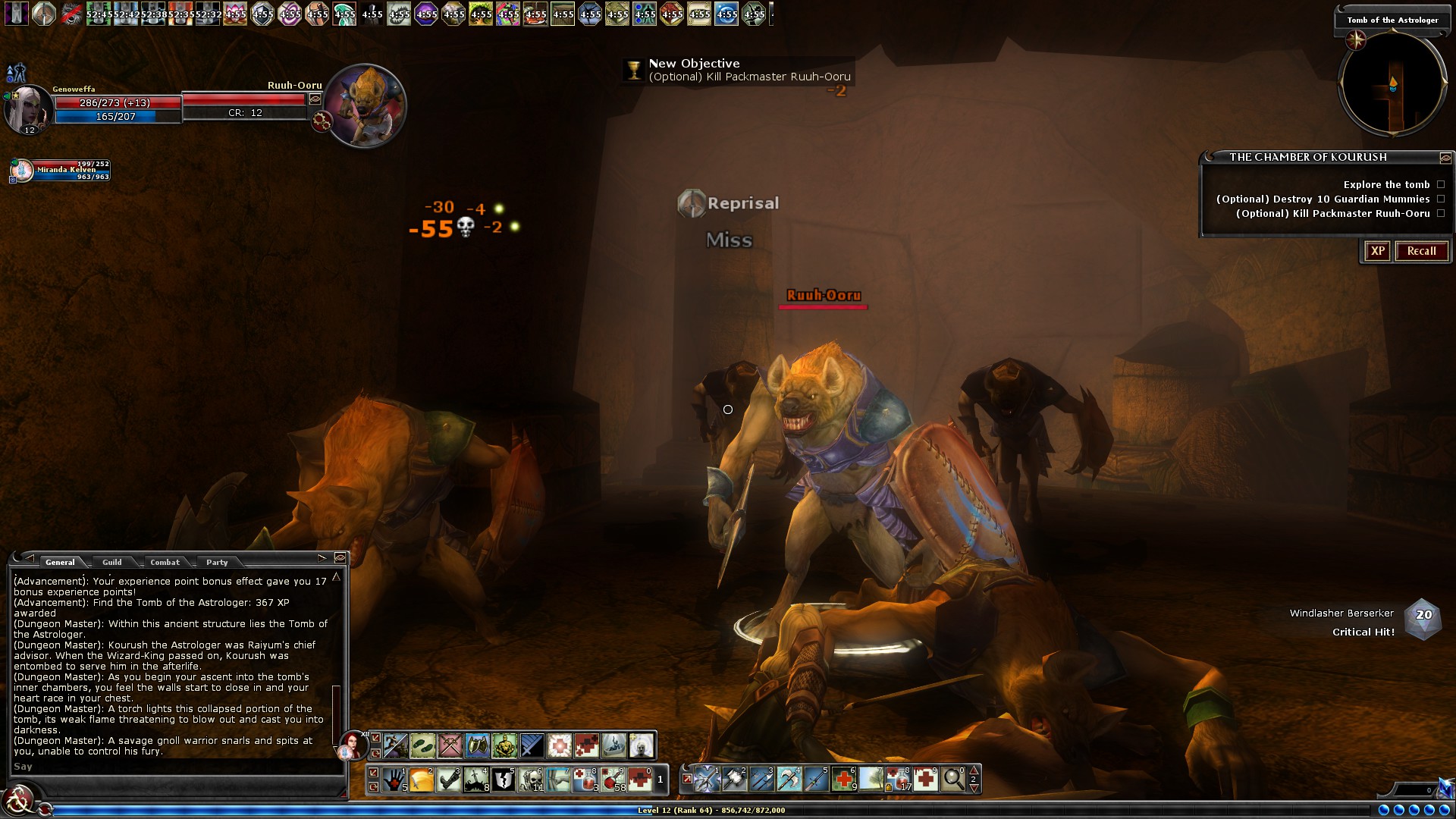Switch to the Combat chat tab
This screenshot has height=819, width=1456.
point(165,562)
